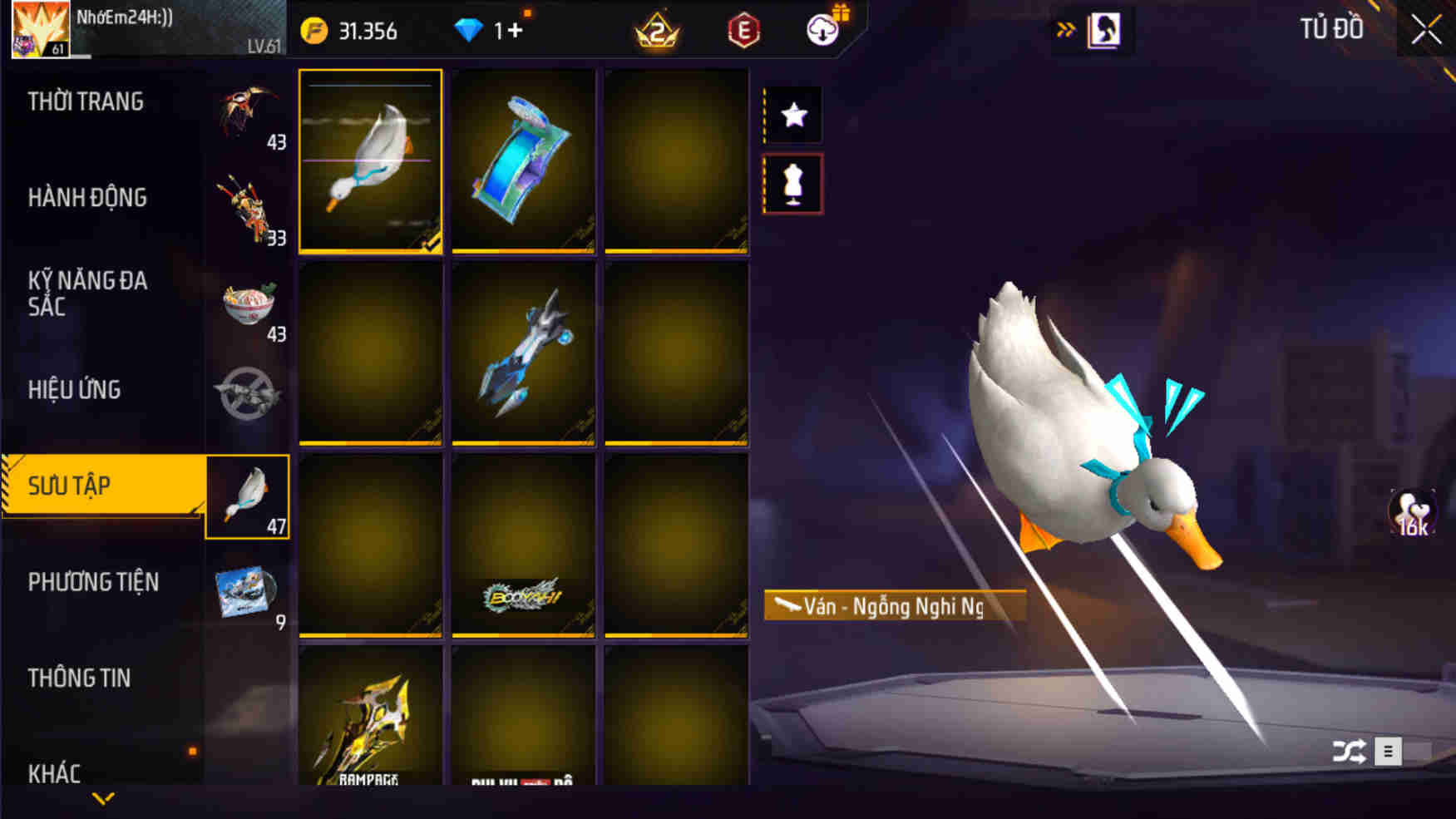
Task: Open the PHƯƠNG TIỆN category
Action: [92, 583]
